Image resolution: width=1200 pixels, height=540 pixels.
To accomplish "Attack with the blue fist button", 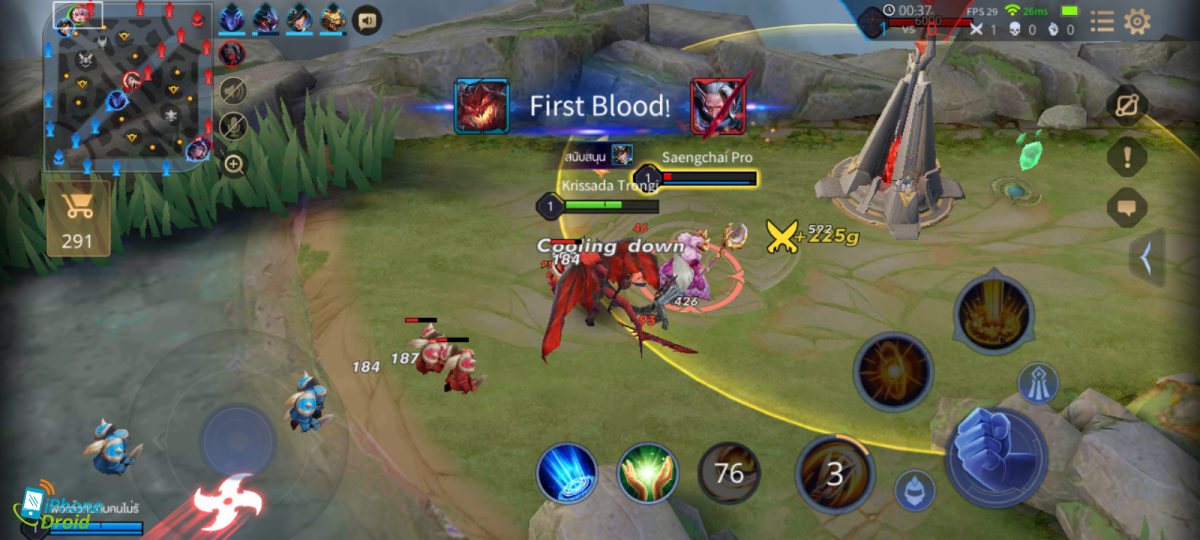I will (996, 456).
